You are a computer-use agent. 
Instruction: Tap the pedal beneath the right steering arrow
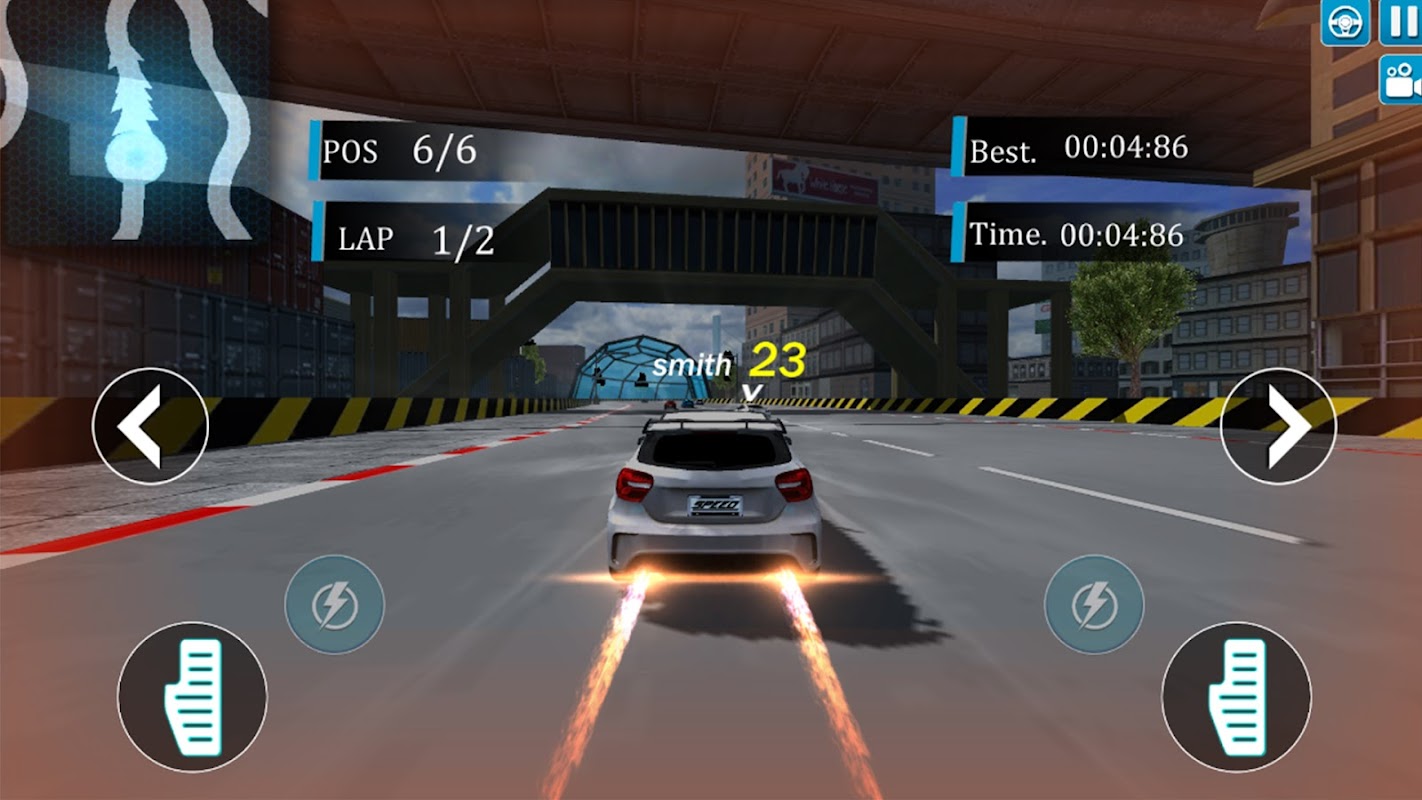point(1236,697)
